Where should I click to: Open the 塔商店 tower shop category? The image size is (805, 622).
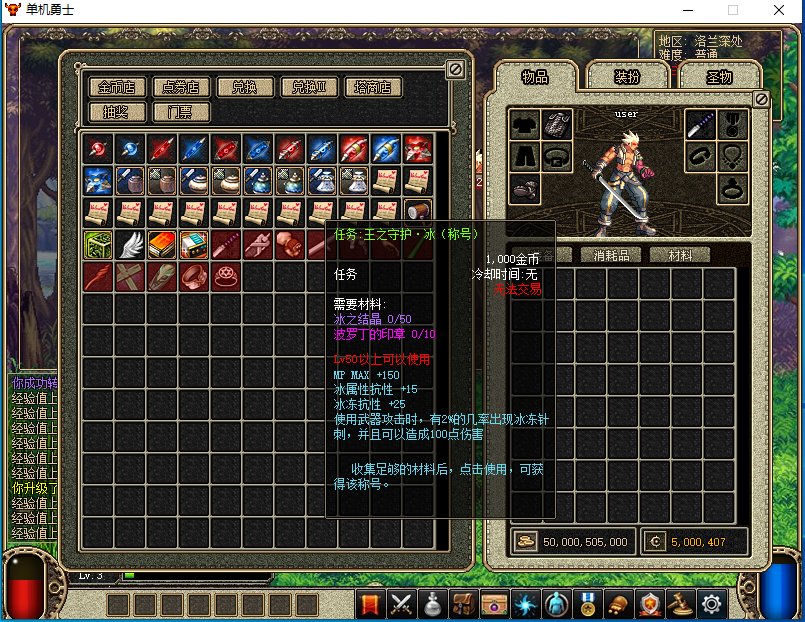click(x=372, y=88)
